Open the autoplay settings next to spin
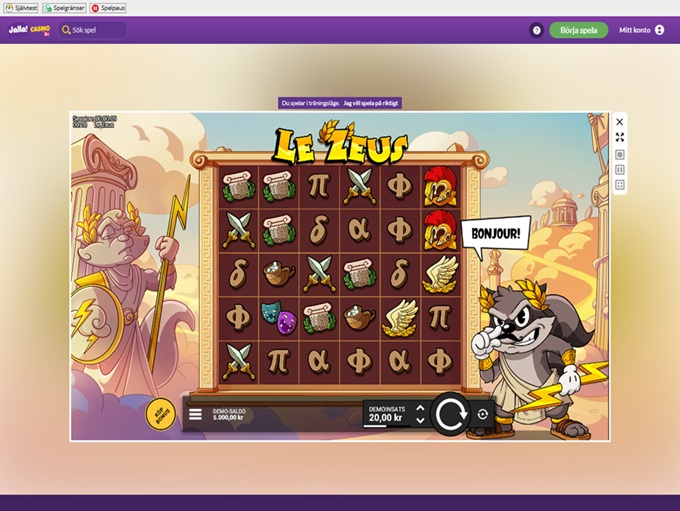Viewport: 680px width, 511px height. [x=483, y=414]
